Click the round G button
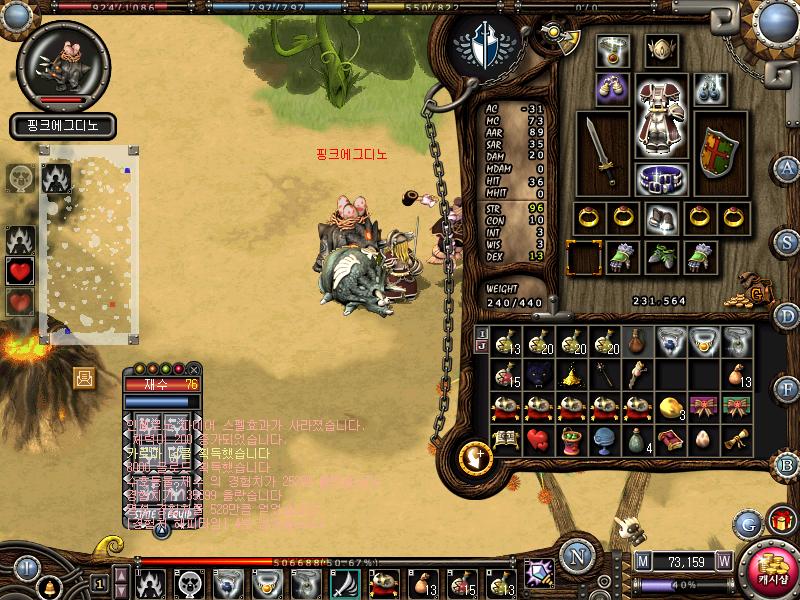800x600 pixels. 747,523
